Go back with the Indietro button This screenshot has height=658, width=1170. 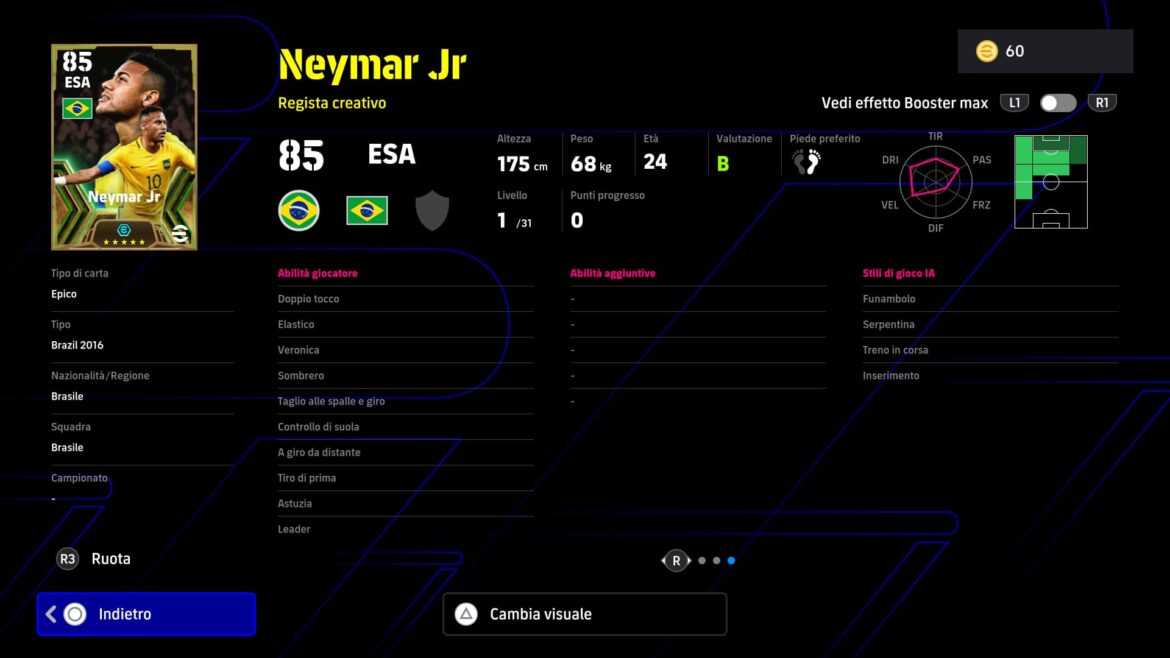(x=146, y=614)
